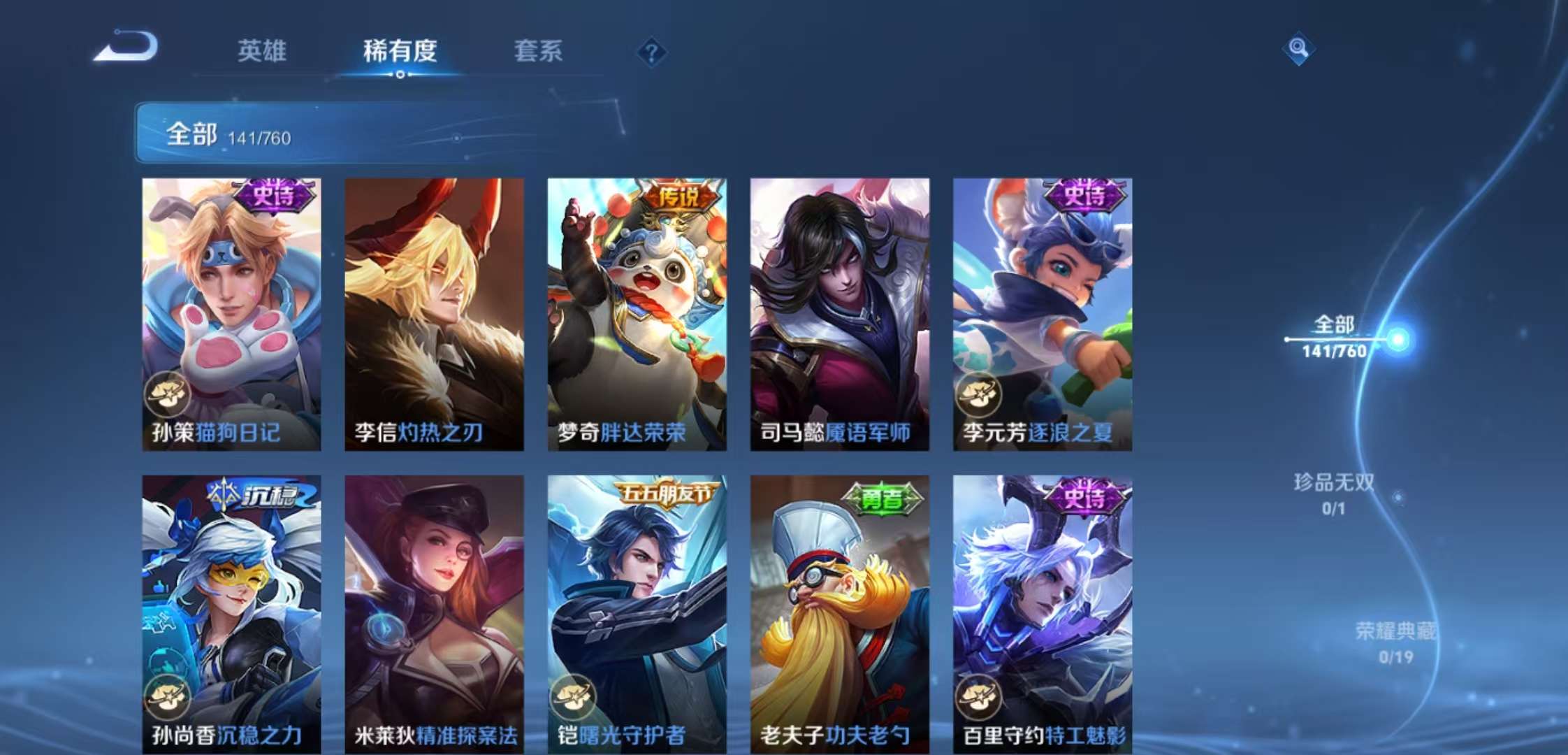This screenshot has height=755, width=1568.
Task: Click the help question mark icon
Action: 651,52
